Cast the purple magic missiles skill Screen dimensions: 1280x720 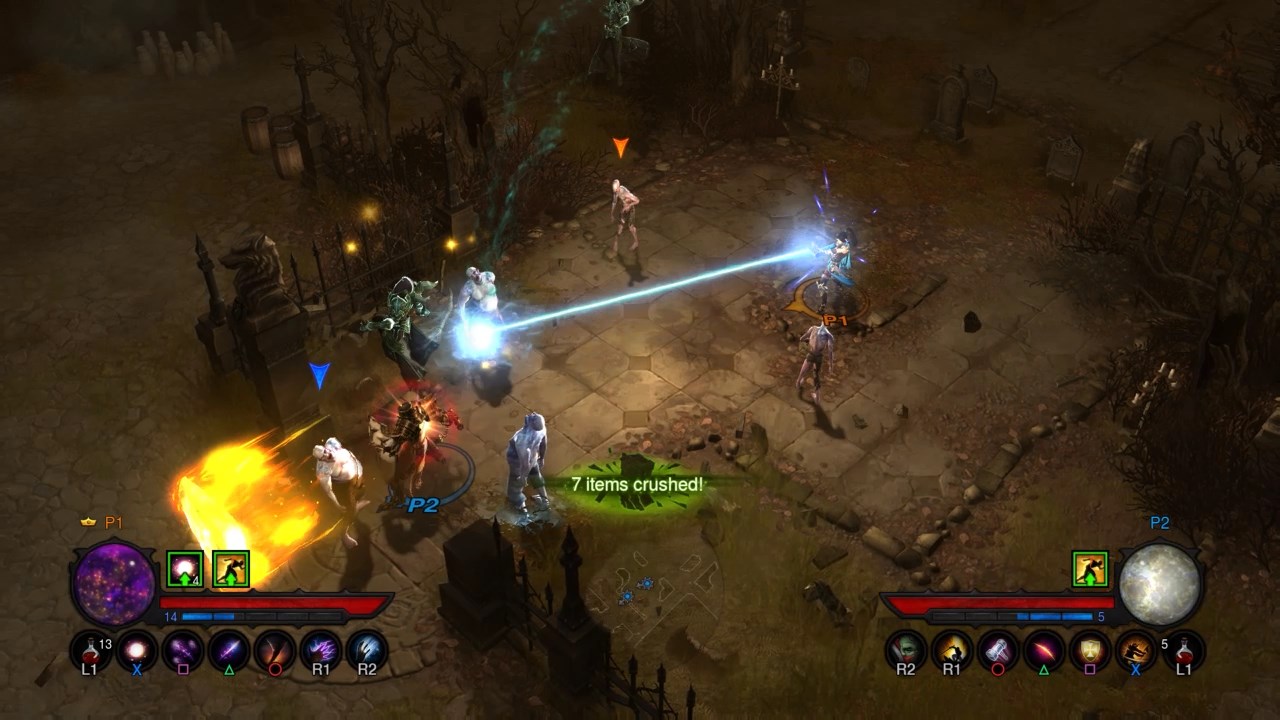(x=183, y=650)
